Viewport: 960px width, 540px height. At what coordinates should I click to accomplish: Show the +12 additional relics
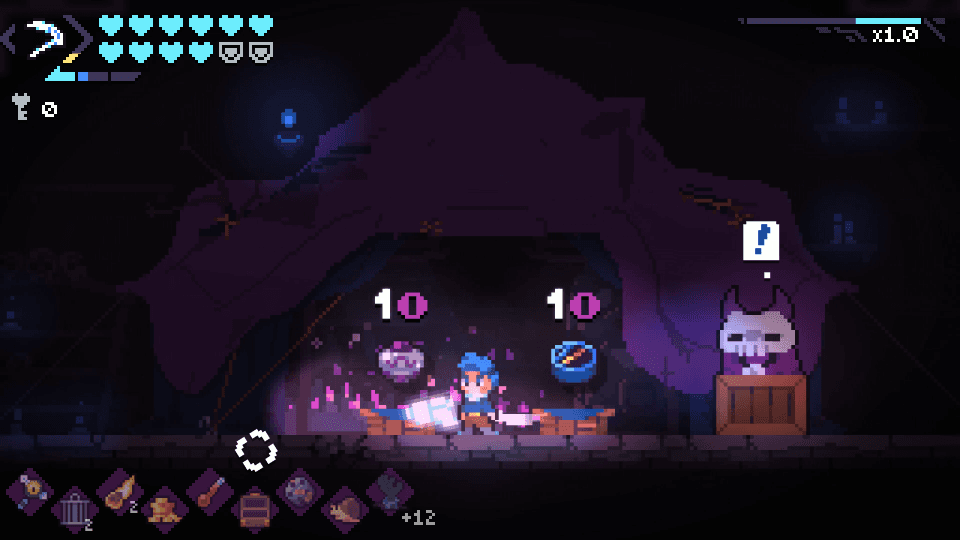pyautogui.click(x=417, y=517)
